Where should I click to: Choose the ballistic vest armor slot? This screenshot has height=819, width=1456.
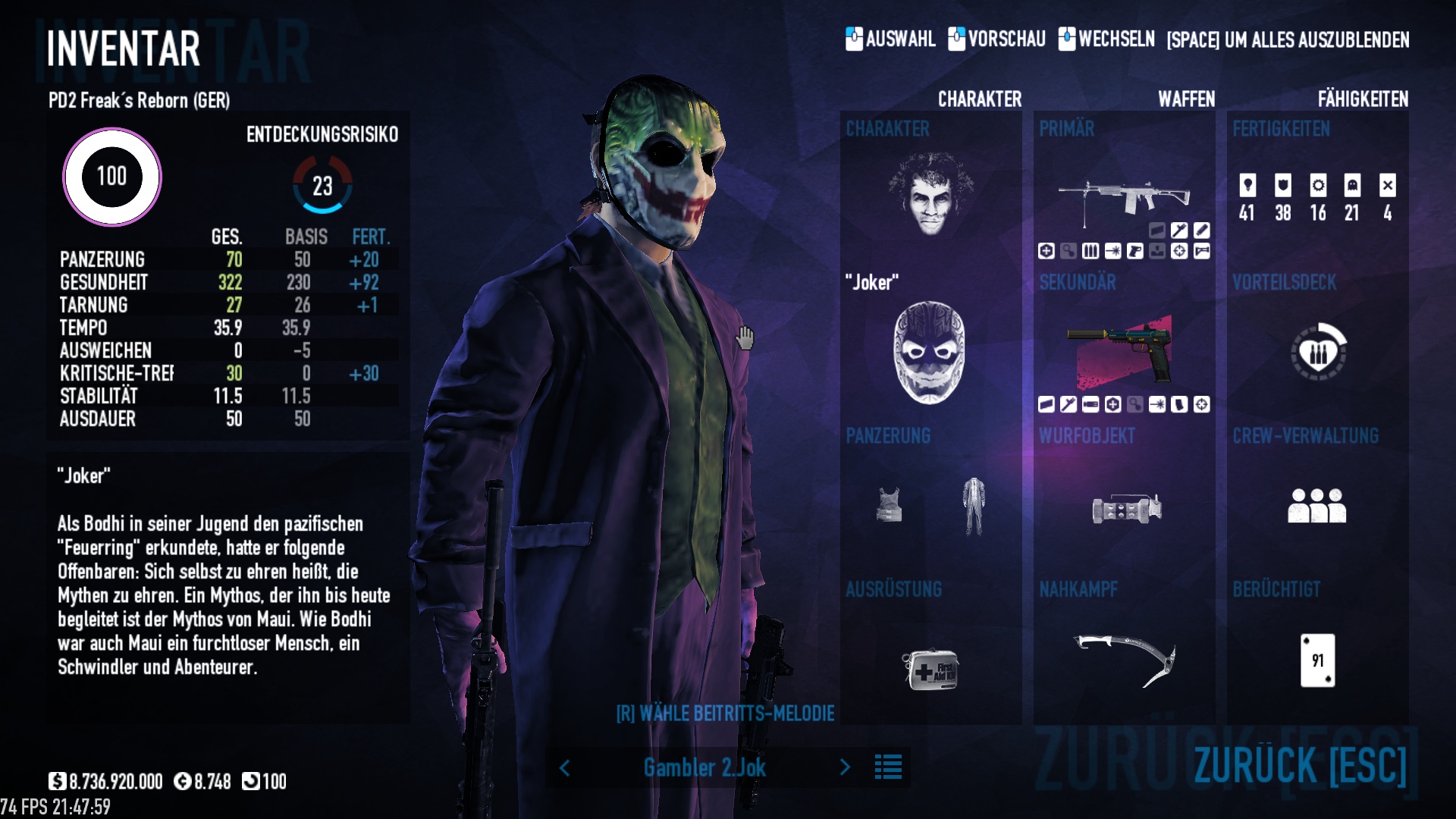point(889,505)
